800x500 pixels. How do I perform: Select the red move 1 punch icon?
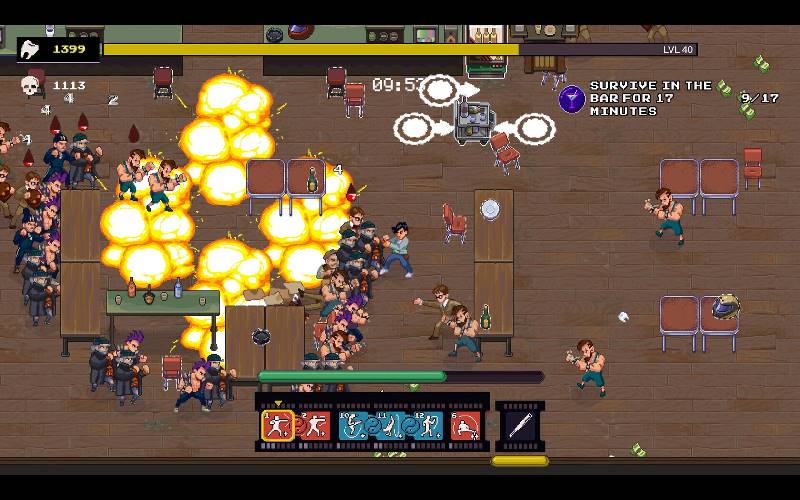(277, 427)
